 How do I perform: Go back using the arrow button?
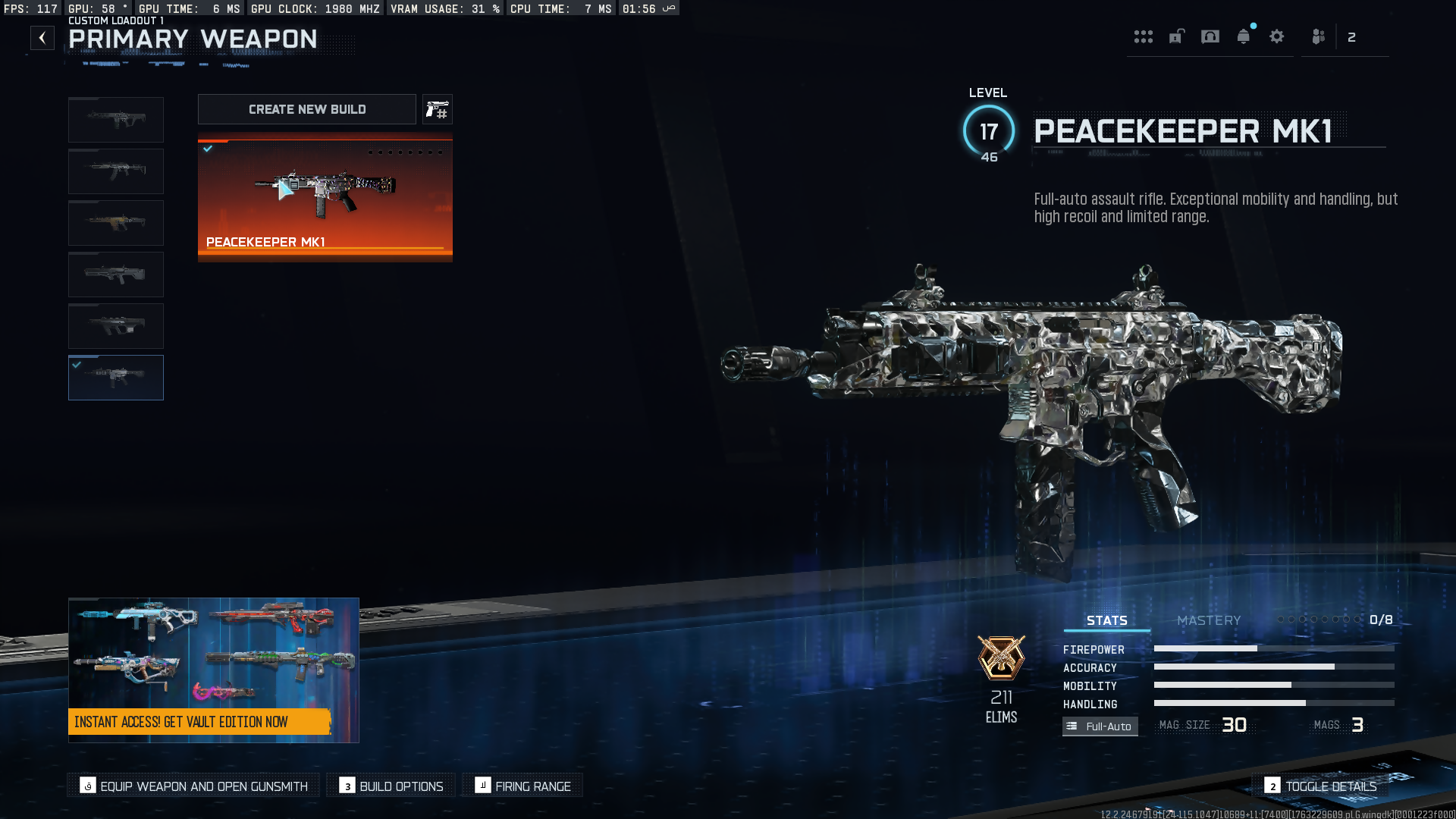pyautogui.click(x=42, y=38)
